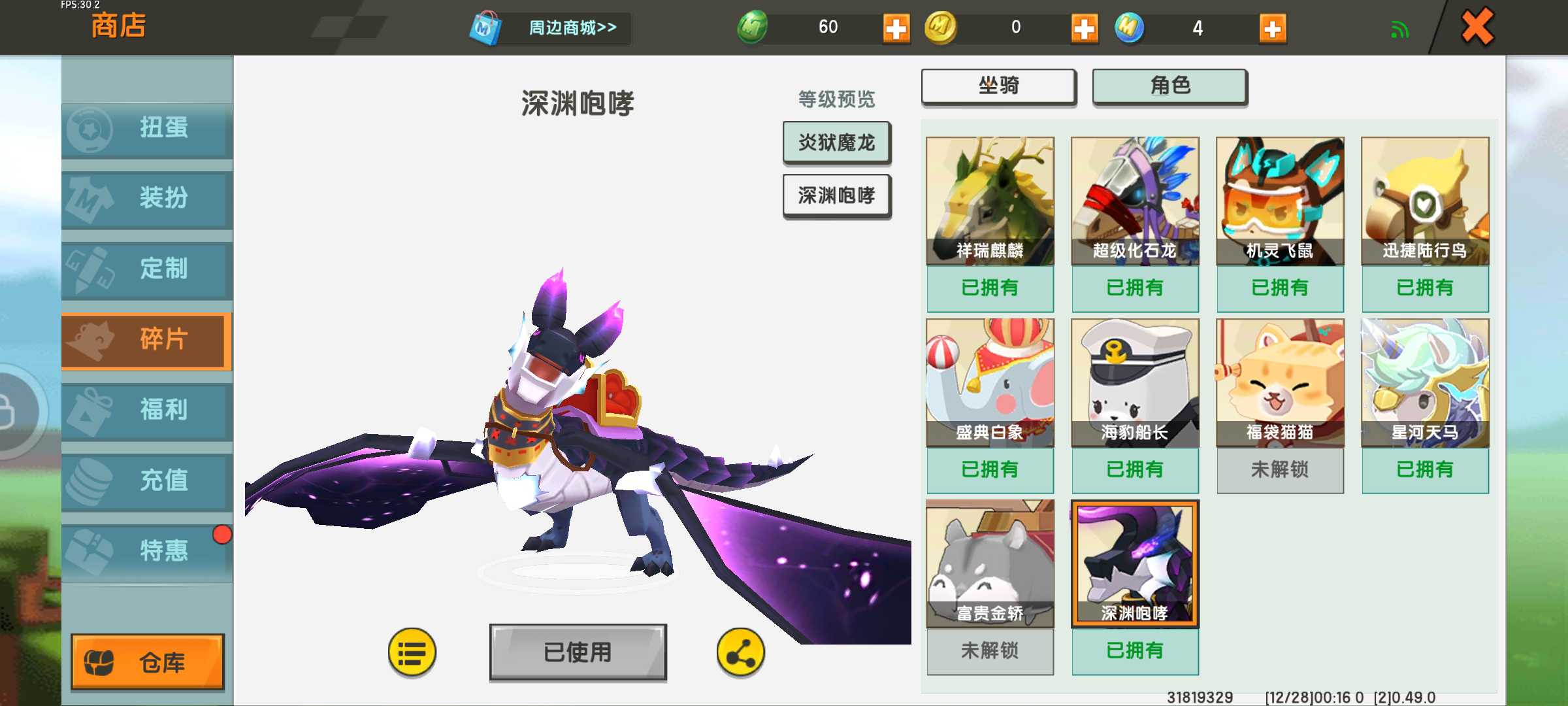Close the shop with the orange X
The height and width of the screenshot is (706, 1568).
[x=1477, y=27]
